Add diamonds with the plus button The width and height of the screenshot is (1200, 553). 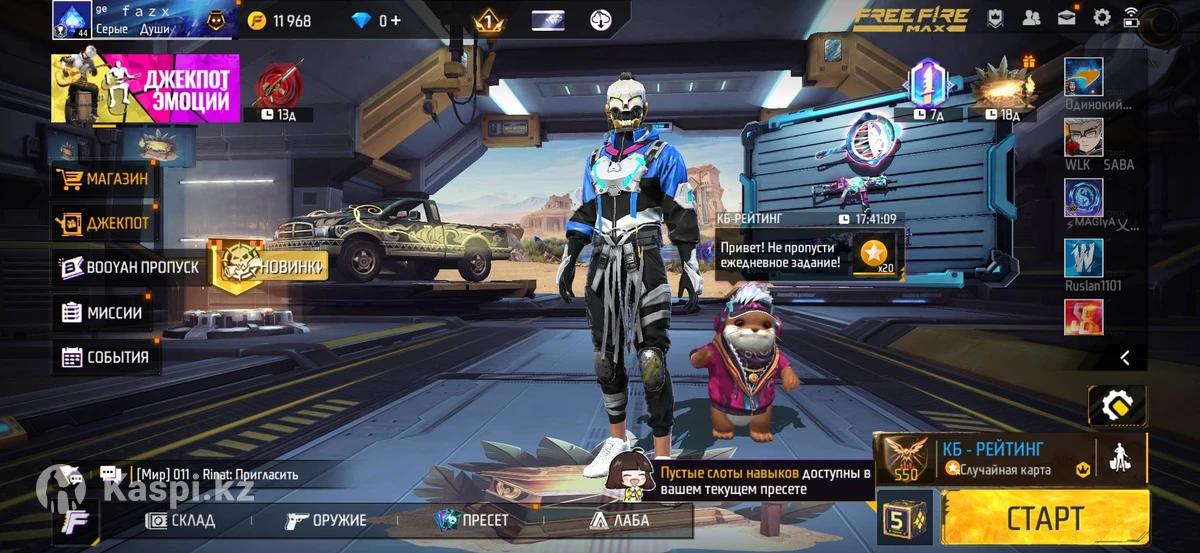pos(396,20)
